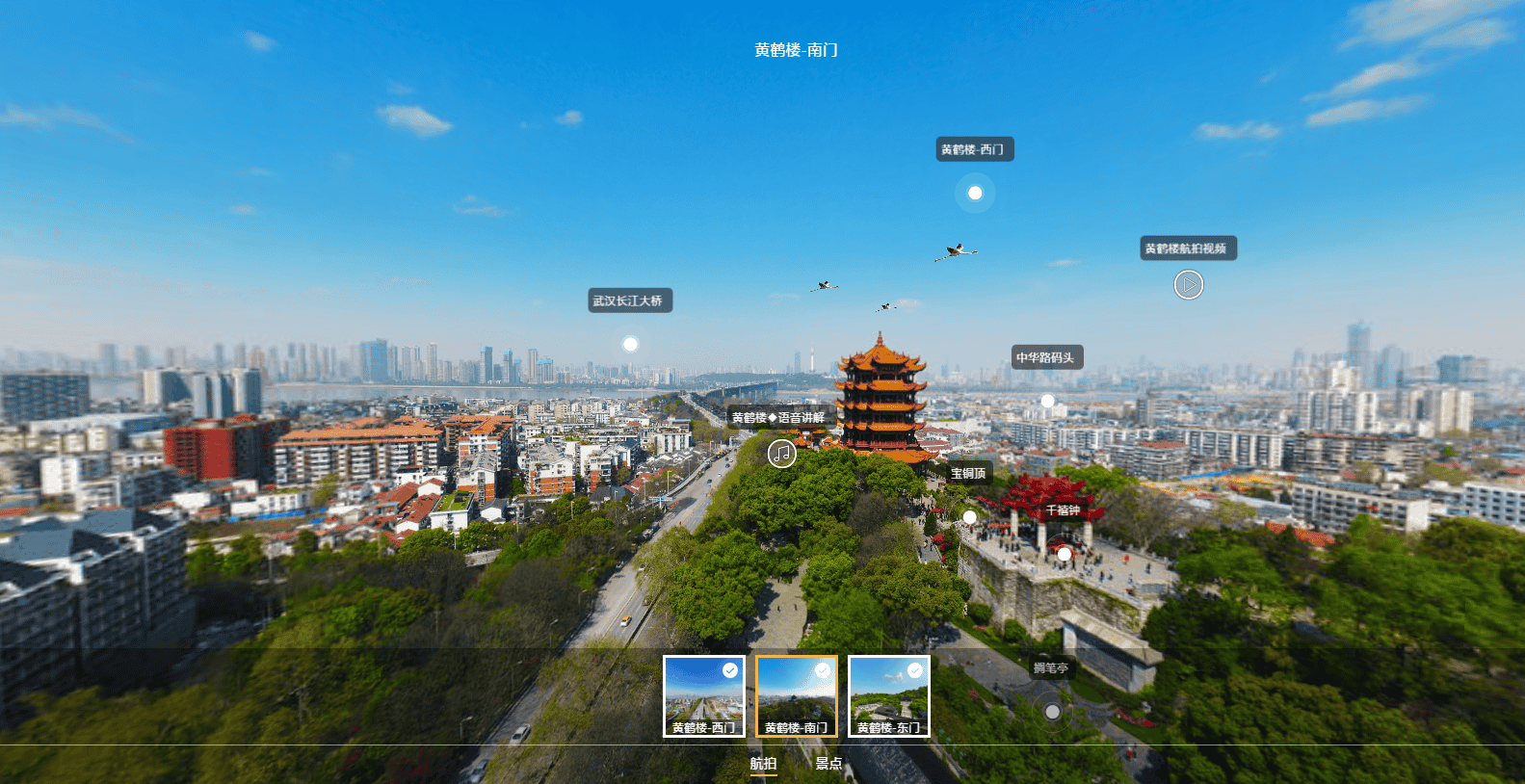This screenshot has height=784, width=1525.
Task: Click the 武汉长江大桥 label
Action: pos(632,300)
